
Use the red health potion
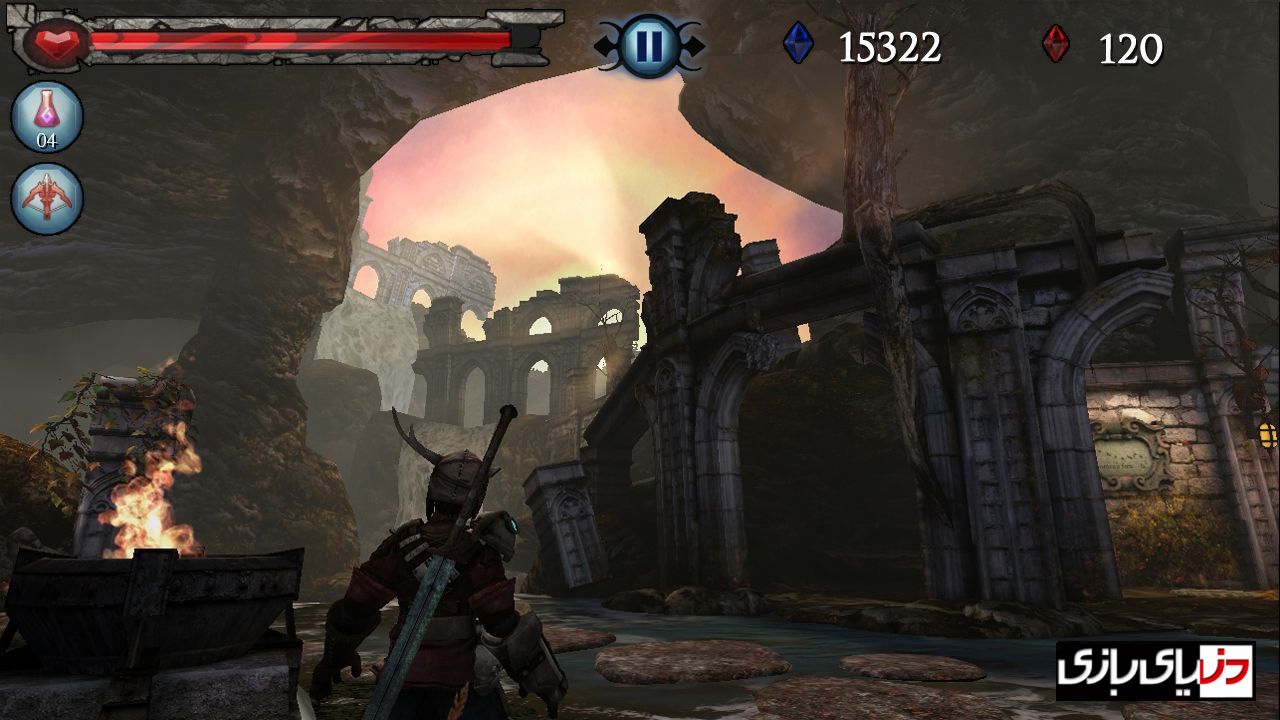47,116
